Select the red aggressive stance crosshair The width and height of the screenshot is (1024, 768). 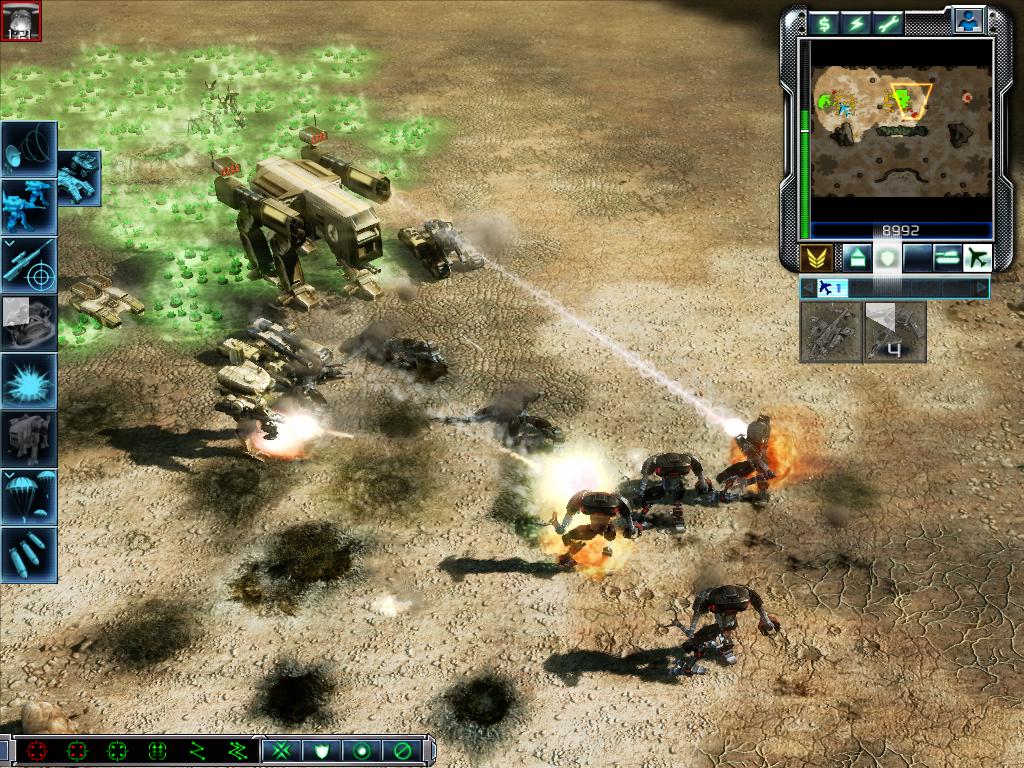pos(38,750)
